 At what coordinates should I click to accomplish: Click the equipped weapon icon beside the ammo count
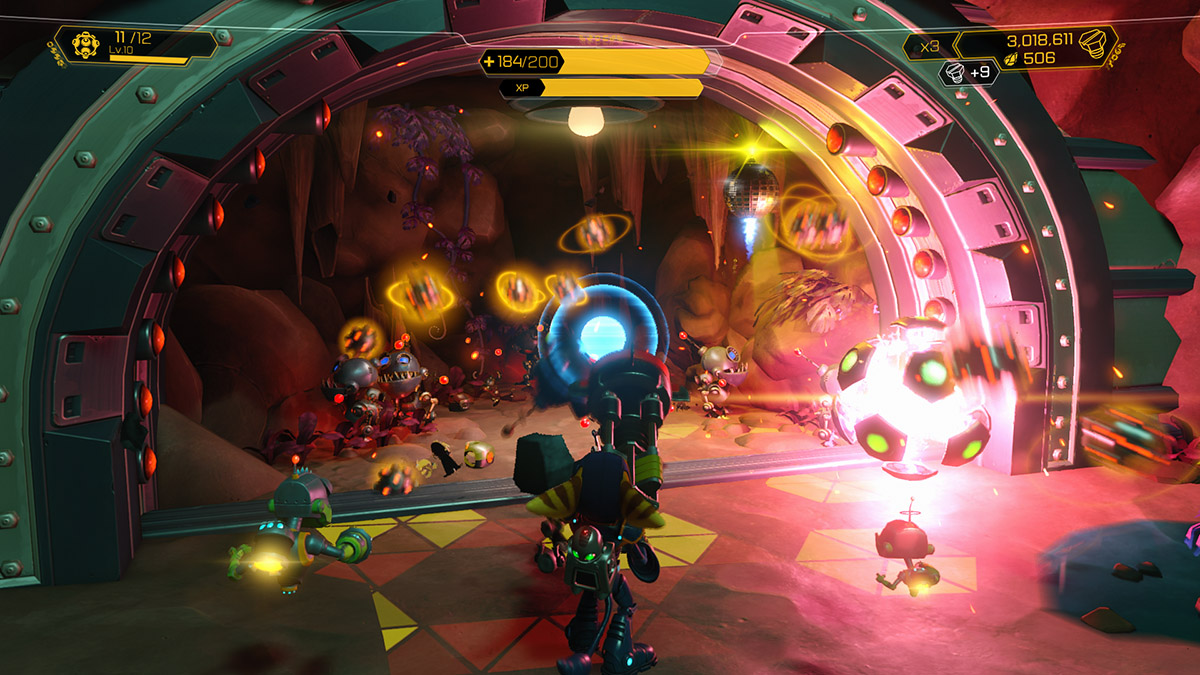[86, 46]
